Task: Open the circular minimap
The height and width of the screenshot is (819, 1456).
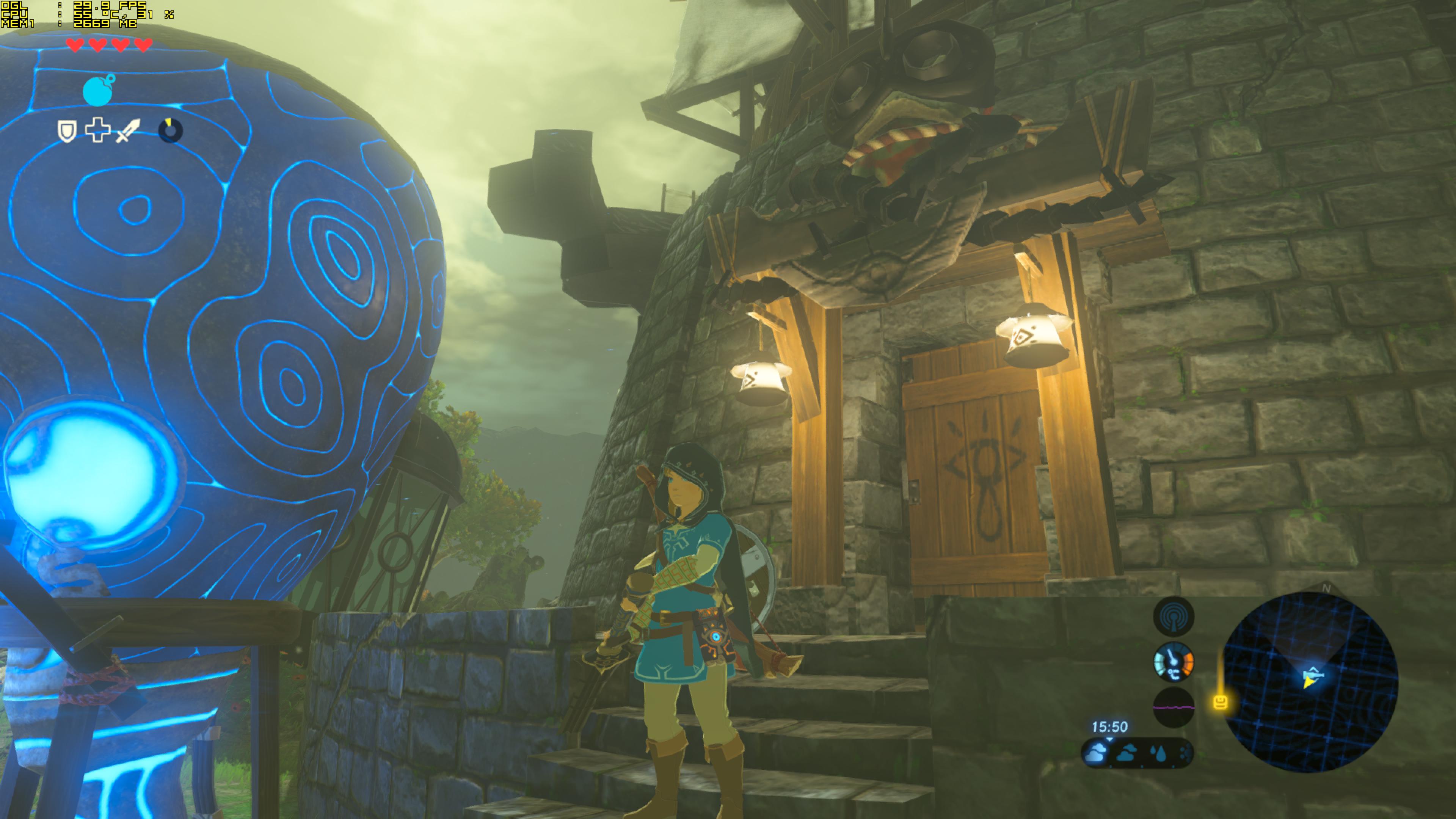Action: point(1310,682)
